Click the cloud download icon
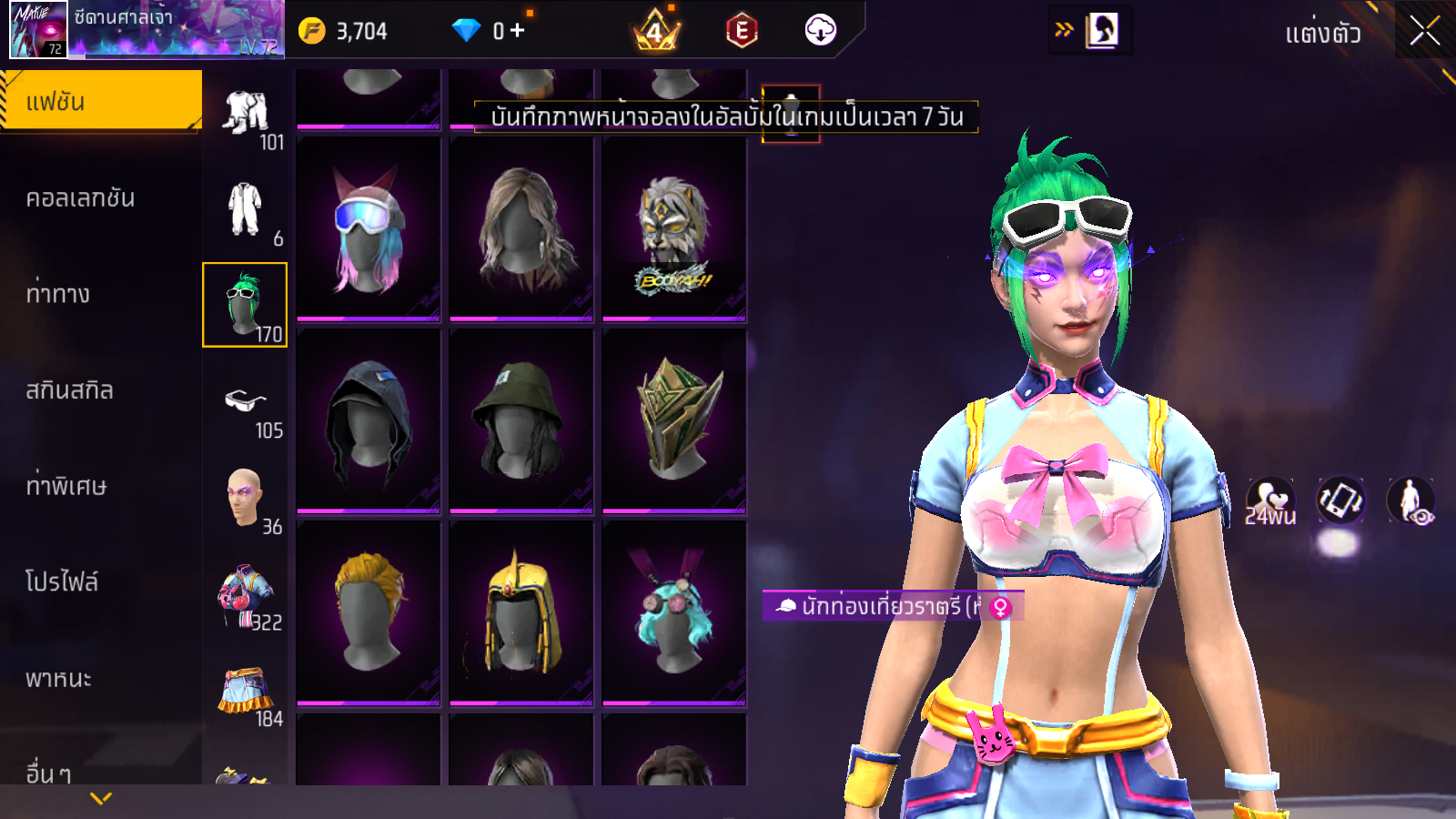The width and height of the screenshot is (1456, 819). (820, 30)
